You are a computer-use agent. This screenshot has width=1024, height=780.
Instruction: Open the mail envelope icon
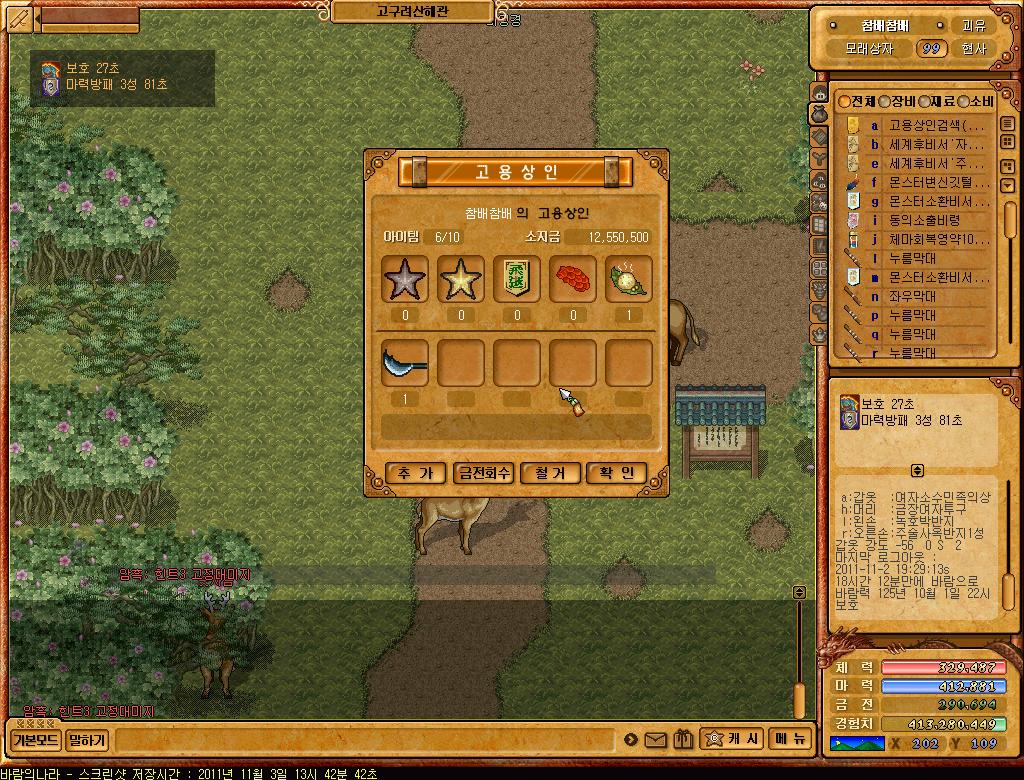[x=656, y=740]
